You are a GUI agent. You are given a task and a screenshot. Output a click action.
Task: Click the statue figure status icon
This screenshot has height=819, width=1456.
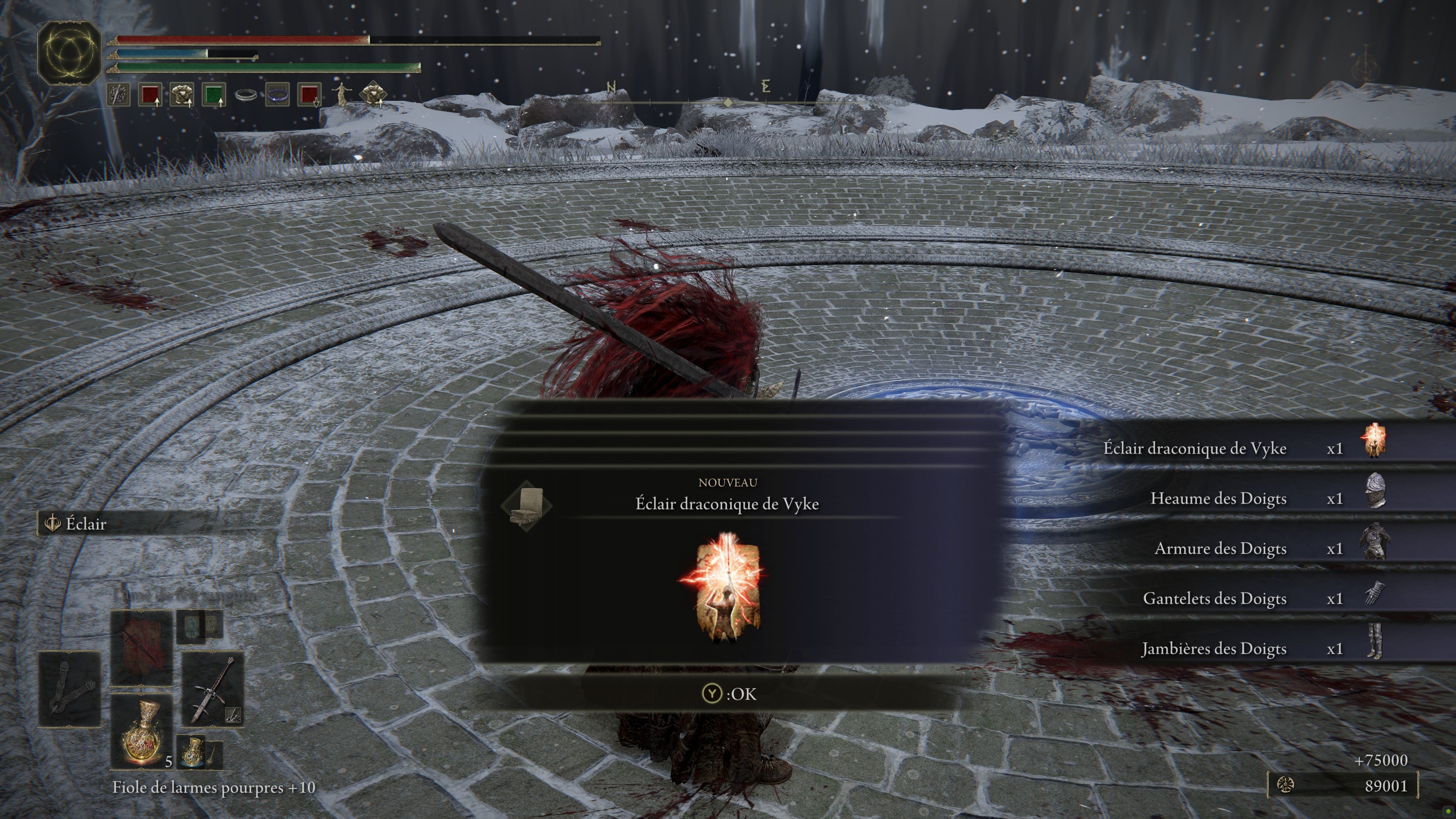[341, 94]
